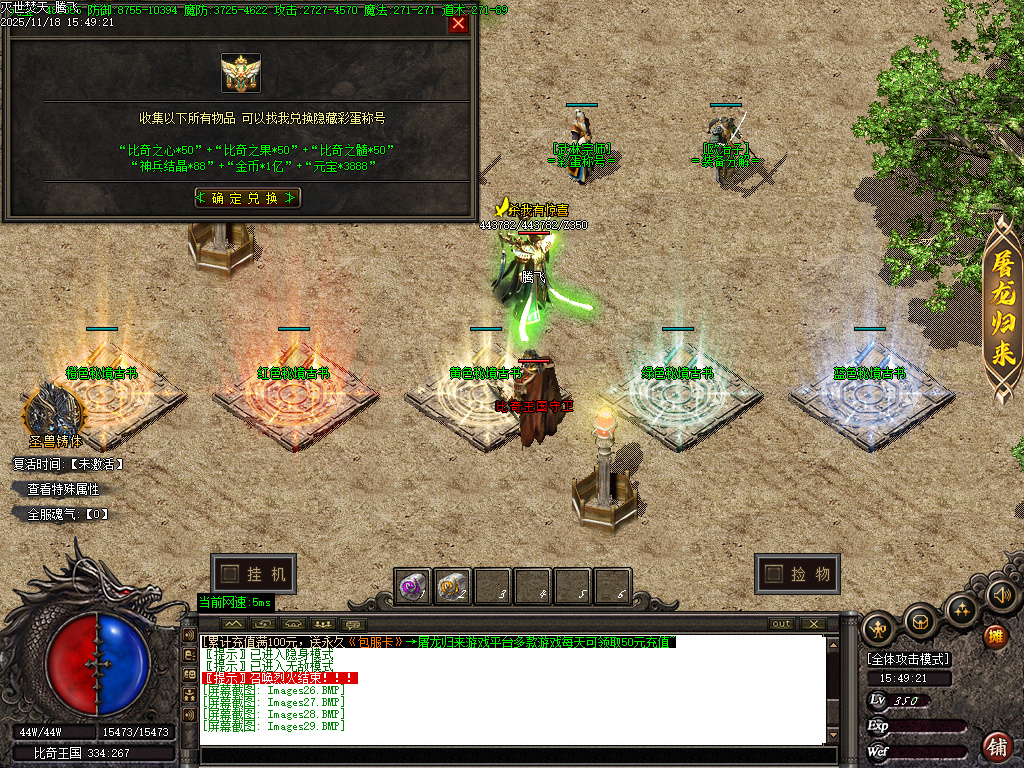
Task: Open the character panel warrior icon
Action: (x=880, y=628)
